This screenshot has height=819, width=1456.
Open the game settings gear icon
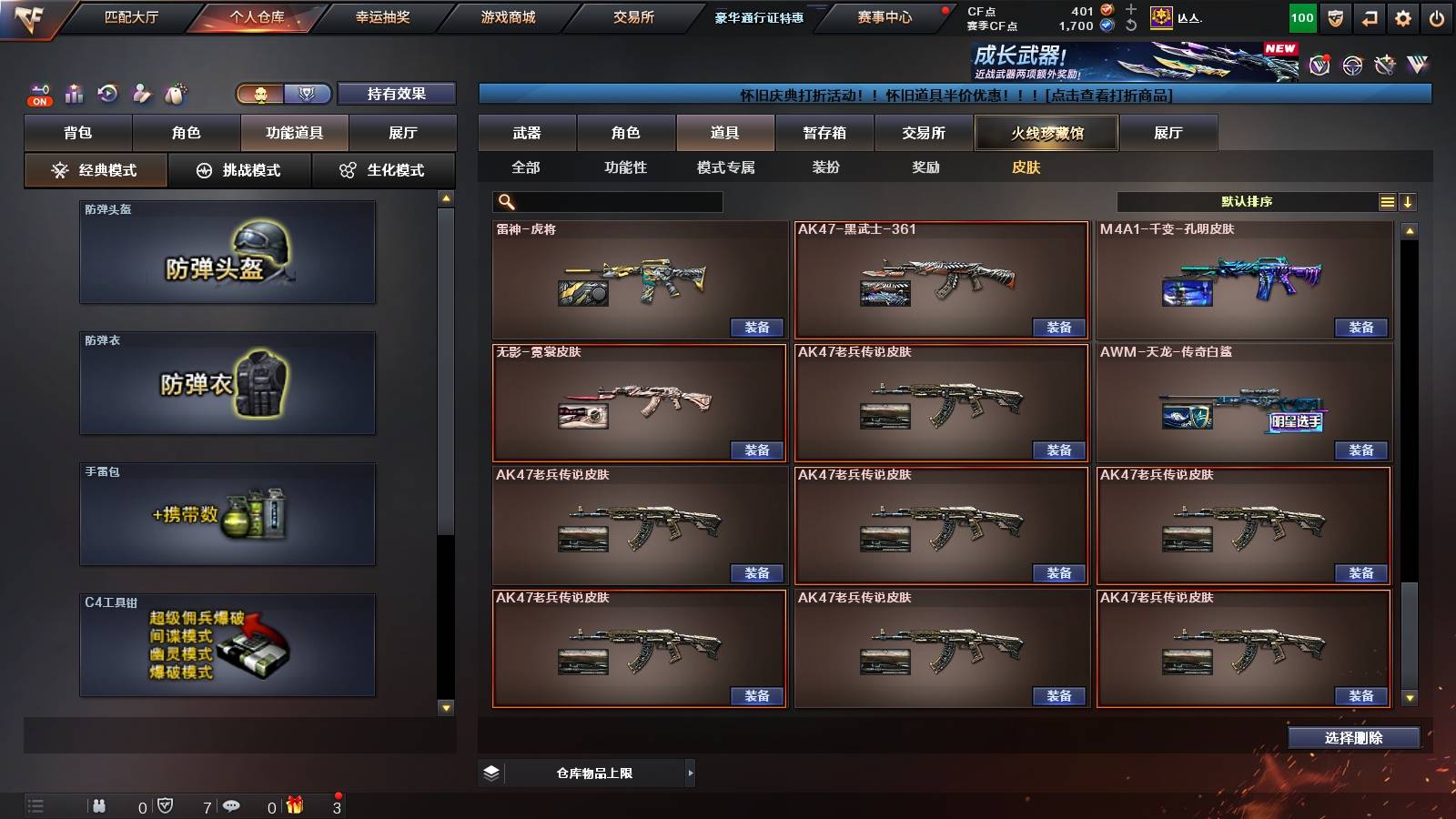point(1402,15)
